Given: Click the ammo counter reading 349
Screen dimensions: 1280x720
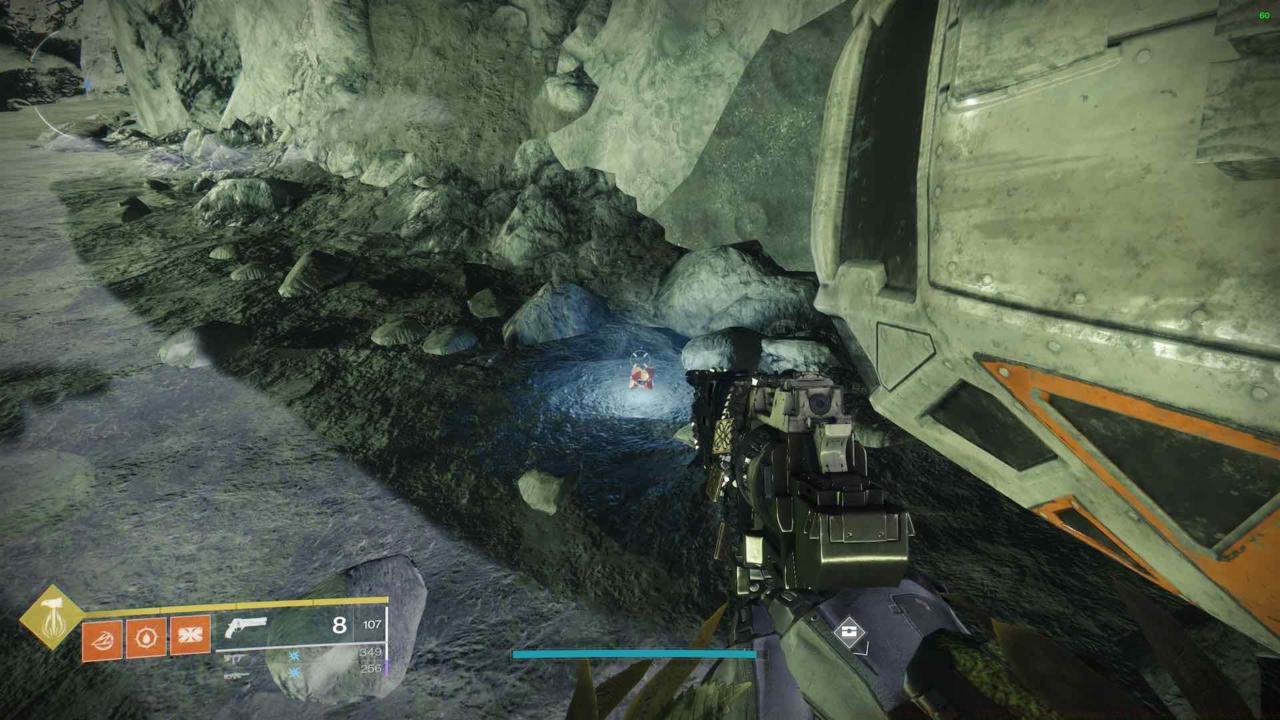Looking at the screenshot, I should point(371,652).
